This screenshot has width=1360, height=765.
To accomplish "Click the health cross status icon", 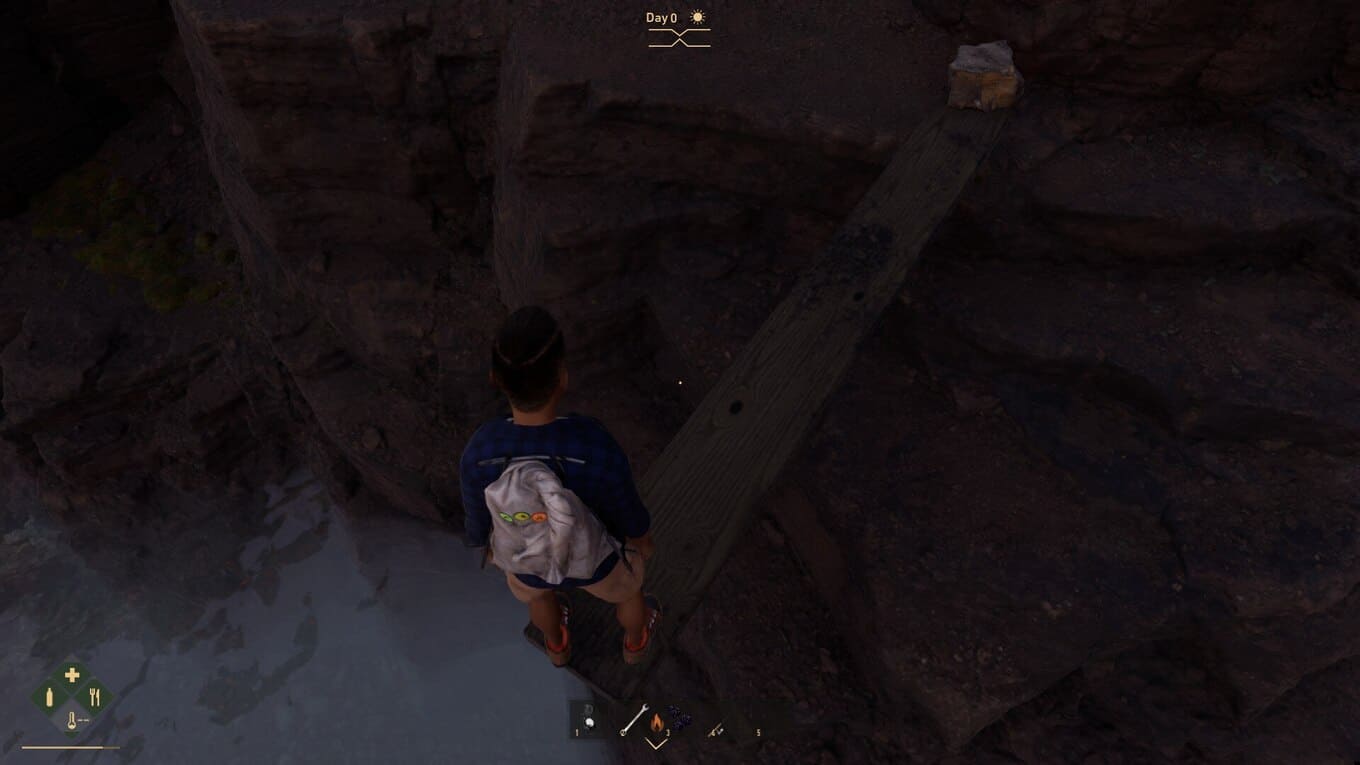I will coord(72,676).
